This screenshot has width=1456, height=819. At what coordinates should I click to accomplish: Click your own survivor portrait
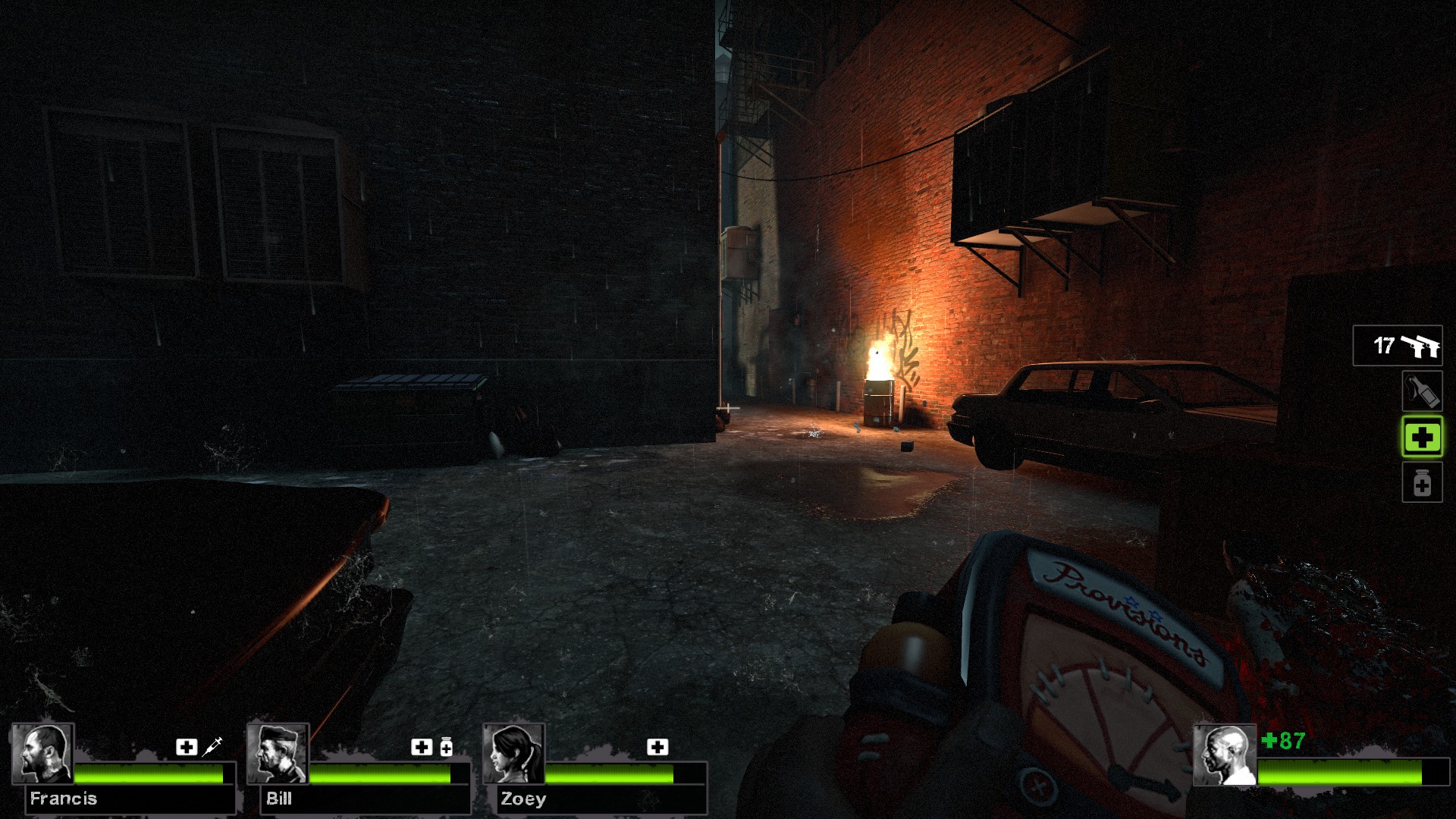pyautogui.click(x=1224, y=755)
